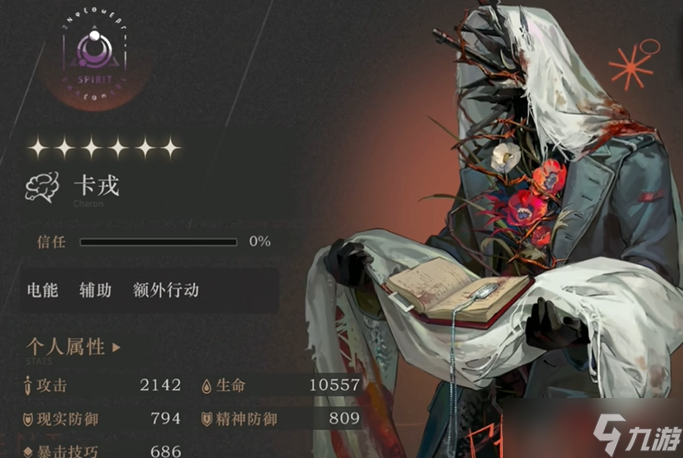Open the 个人属性 stats details
Screen dimensions: 683x458
click(73, 348)
